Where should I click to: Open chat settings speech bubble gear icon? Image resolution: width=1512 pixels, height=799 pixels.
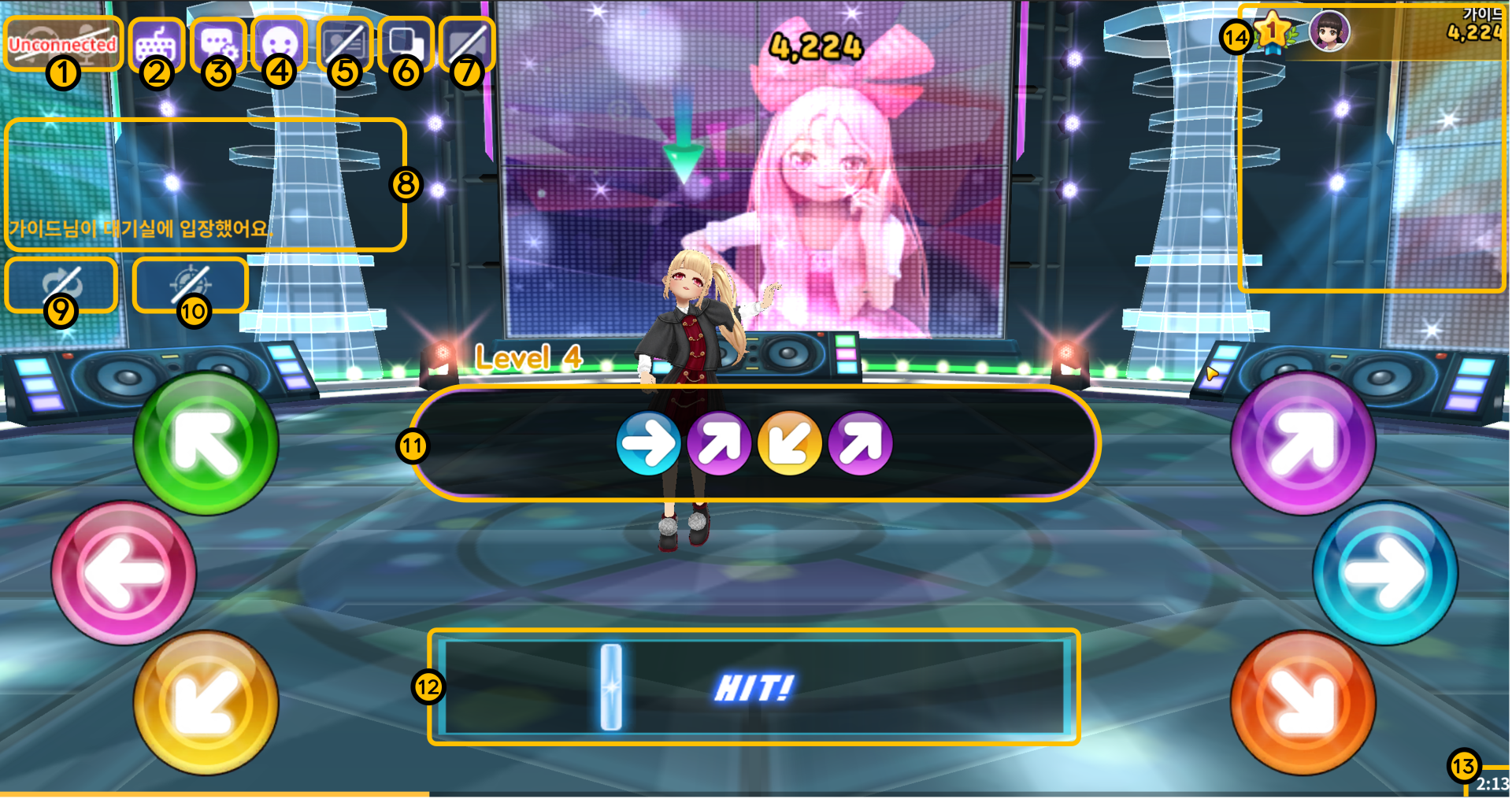[218, 44]
